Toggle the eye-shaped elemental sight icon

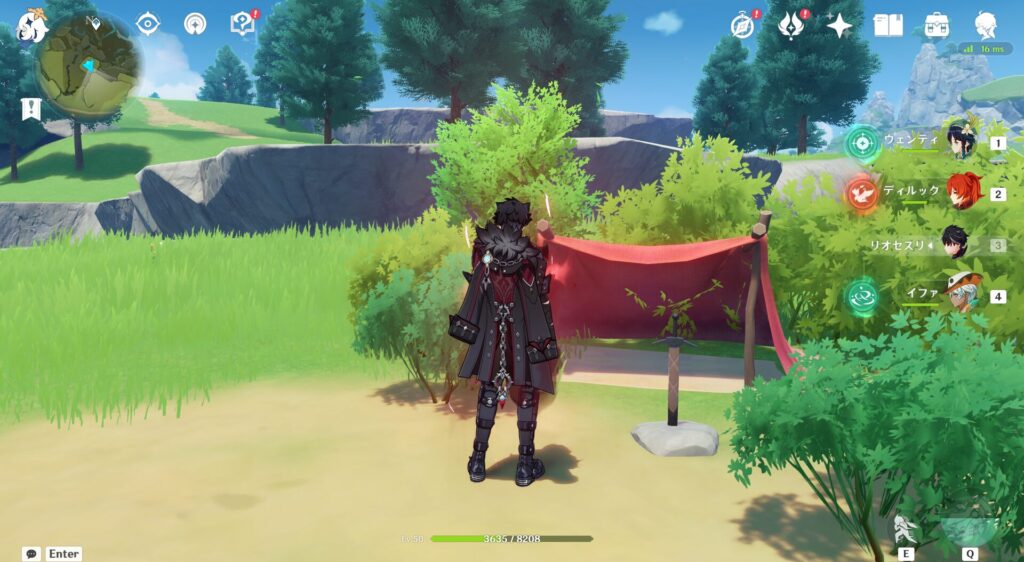coord(148,24)
